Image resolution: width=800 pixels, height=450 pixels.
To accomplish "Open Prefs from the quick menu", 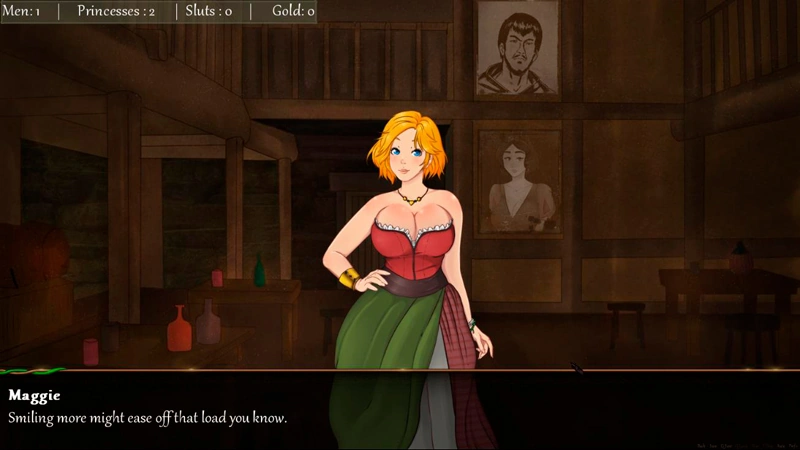I will [793, 445].
